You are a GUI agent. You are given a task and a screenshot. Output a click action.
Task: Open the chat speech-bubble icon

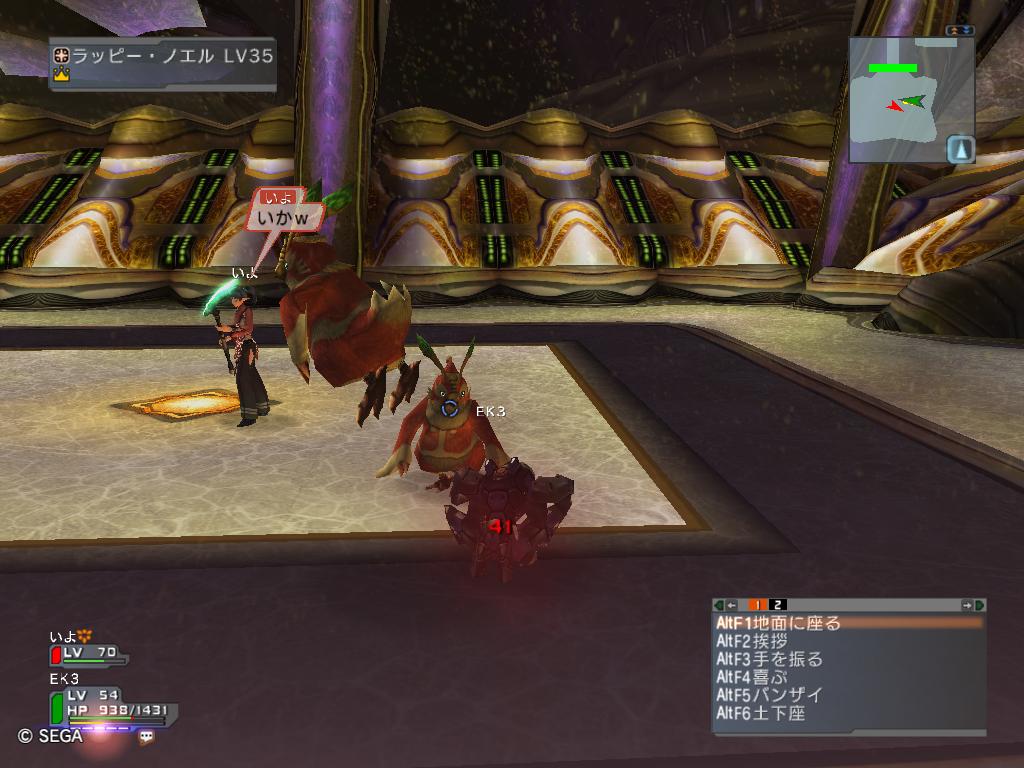pos(147,736)
